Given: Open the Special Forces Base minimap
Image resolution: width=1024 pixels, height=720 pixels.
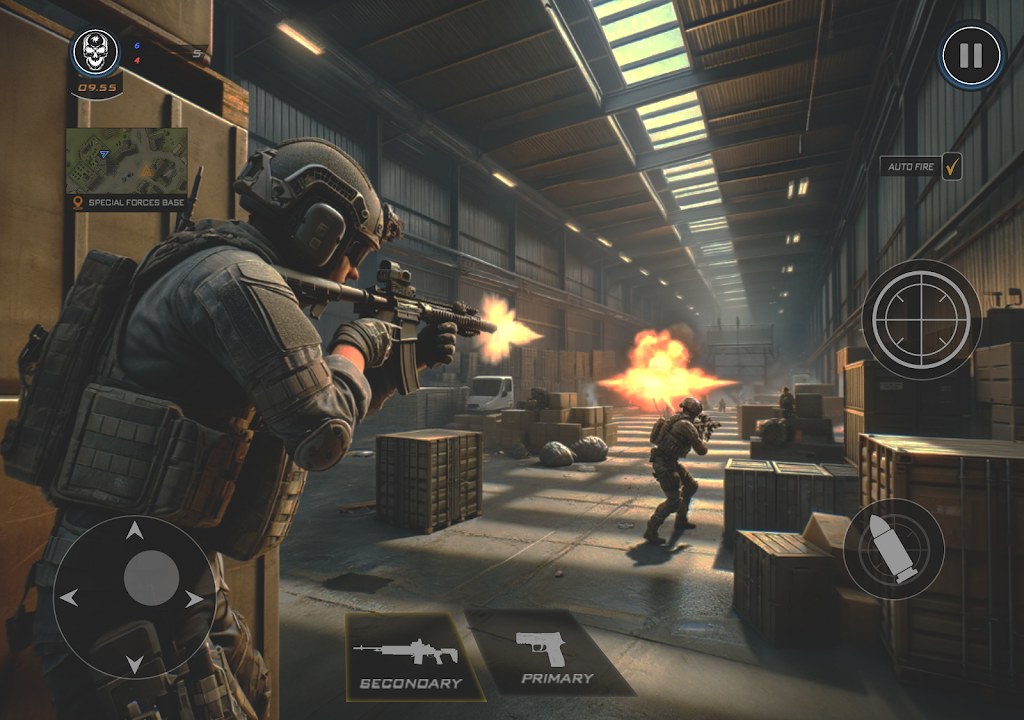Looking at the screenshot, I should tap(127, 160).
